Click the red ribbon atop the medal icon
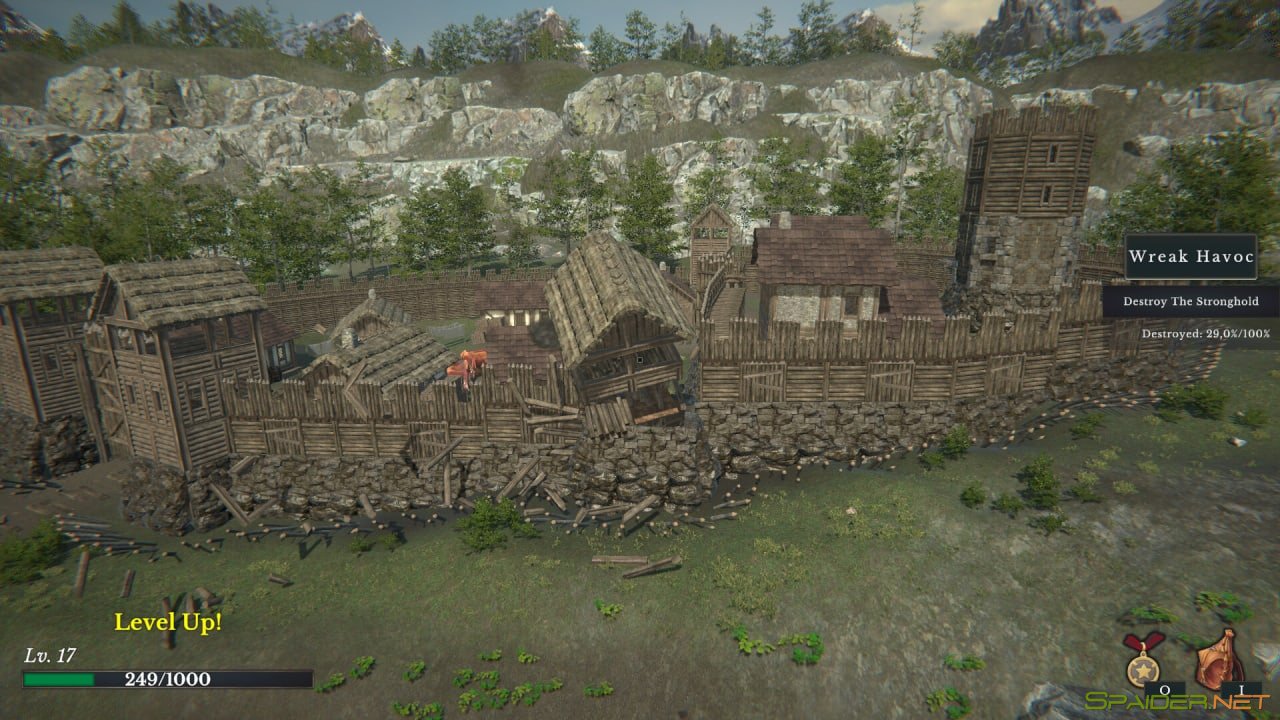 (x=1143, y=640)
